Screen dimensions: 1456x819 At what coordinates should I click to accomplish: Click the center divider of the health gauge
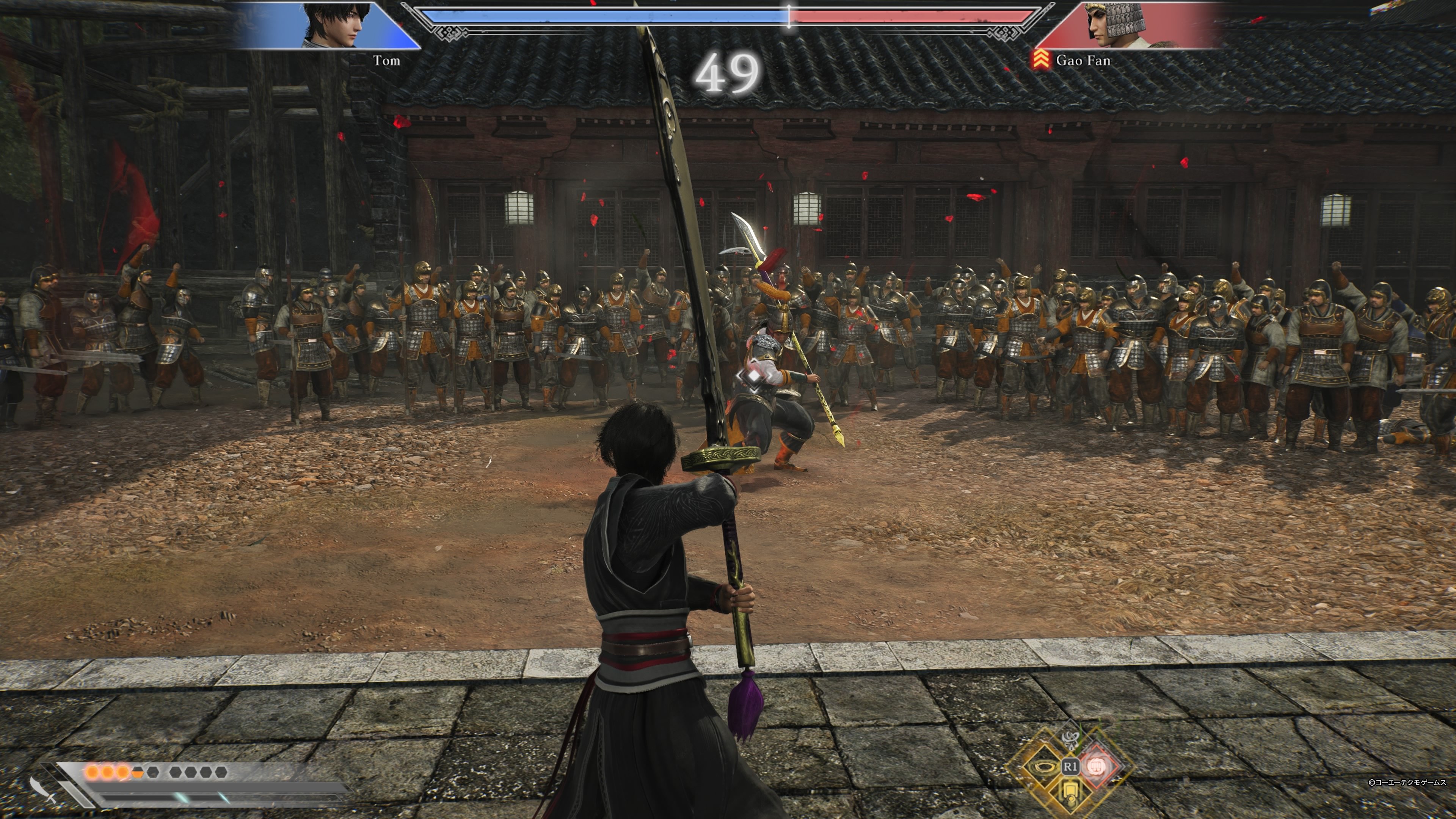point(789,16)
